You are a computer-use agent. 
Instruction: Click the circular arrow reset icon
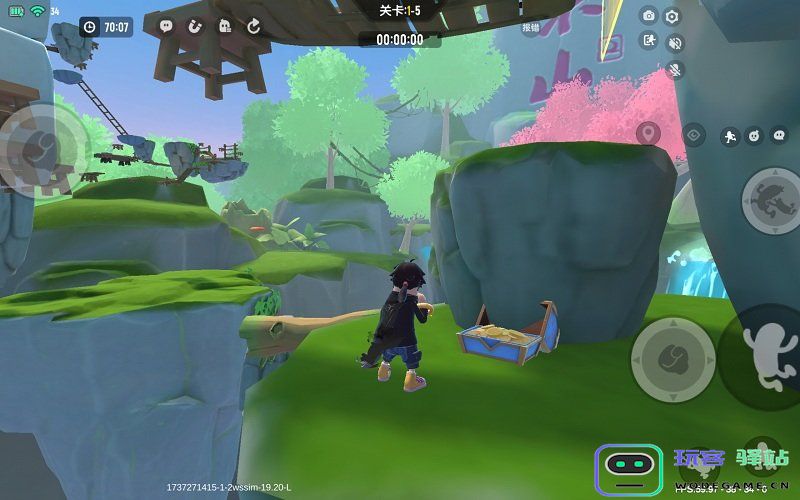point(253,26)
